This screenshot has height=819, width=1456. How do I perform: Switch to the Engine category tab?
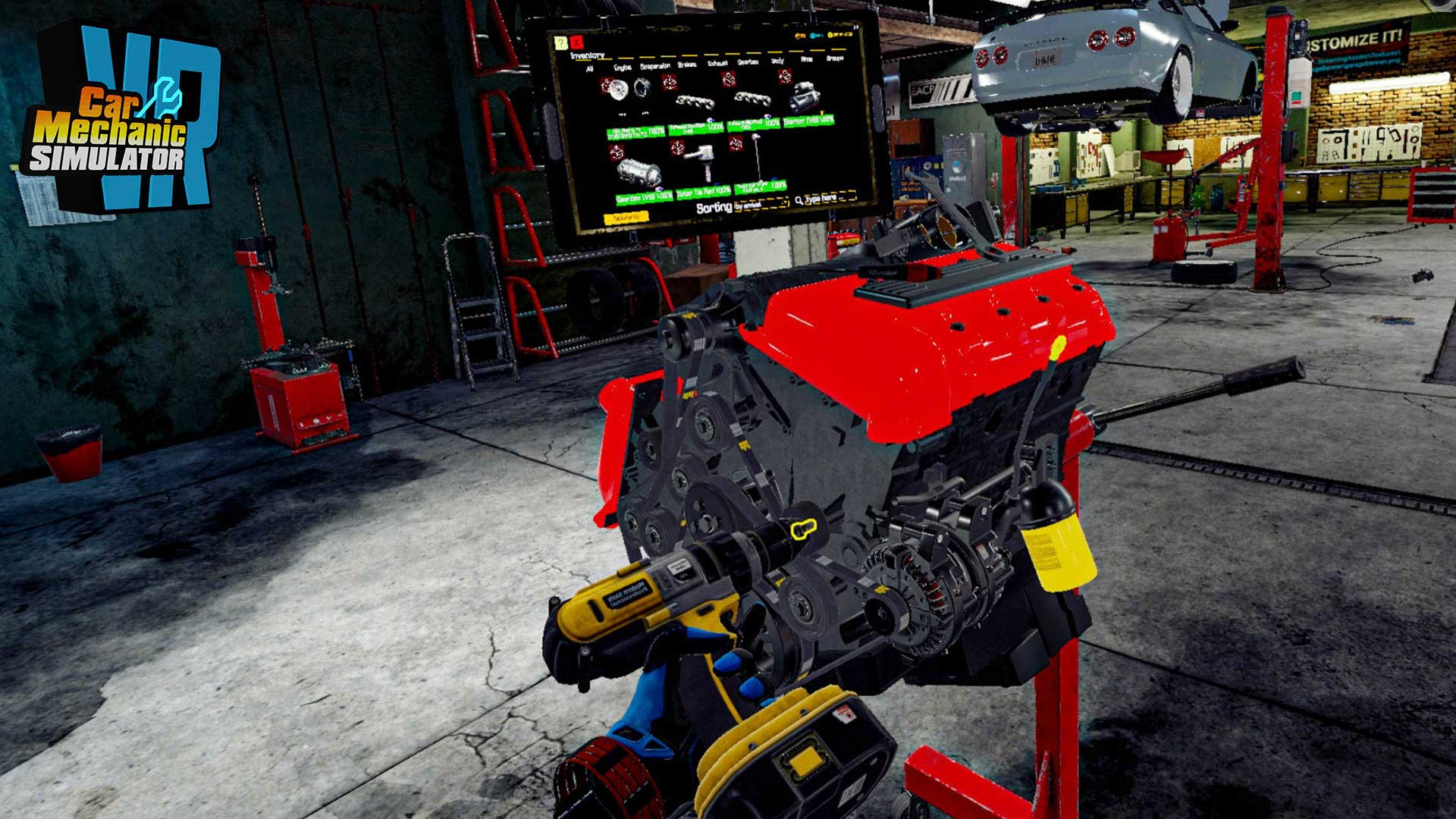click(x=622, y=67)
